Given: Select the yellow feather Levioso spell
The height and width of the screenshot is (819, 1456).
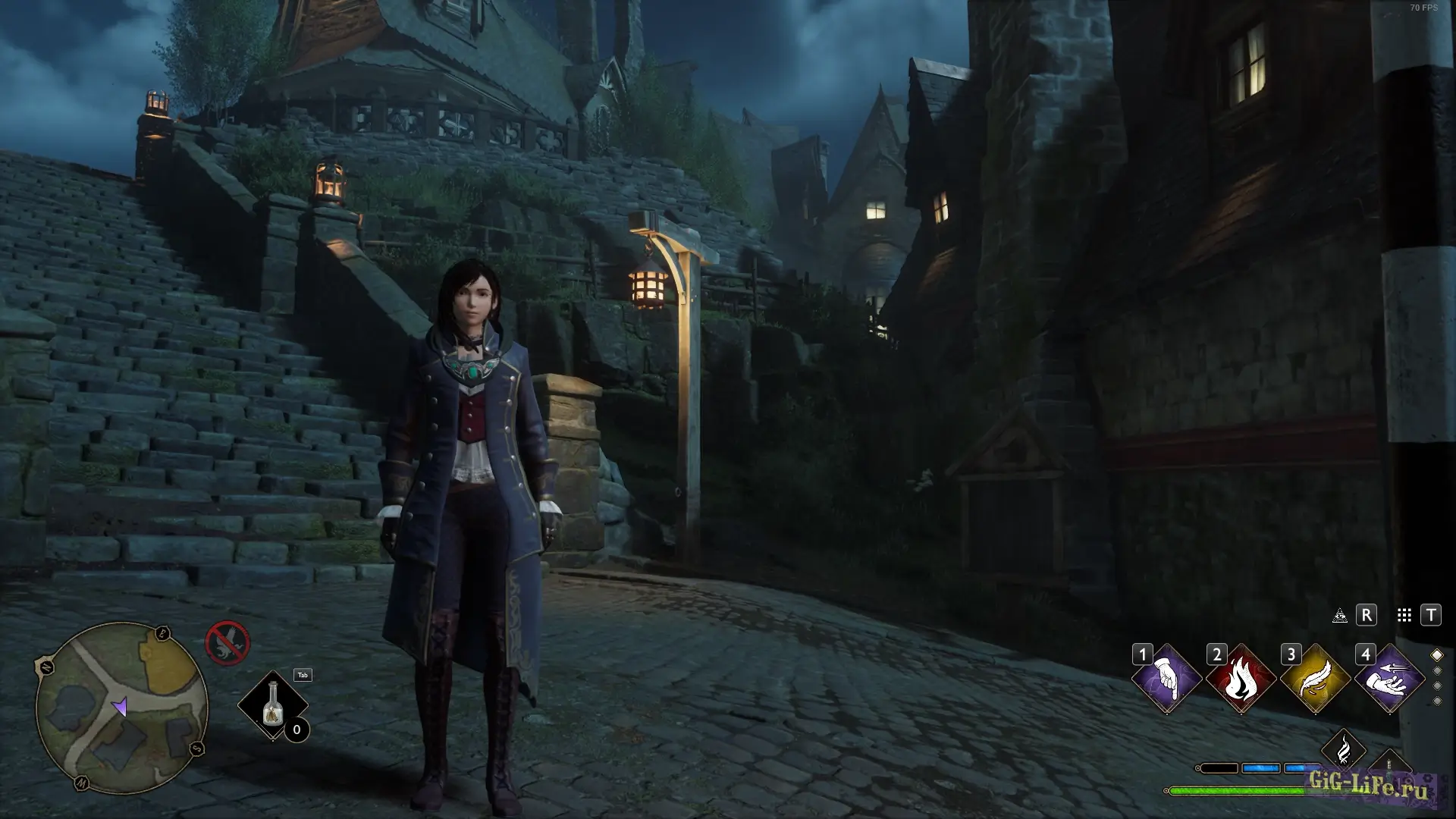Looking at the screenshot, I should point(1315,679).
